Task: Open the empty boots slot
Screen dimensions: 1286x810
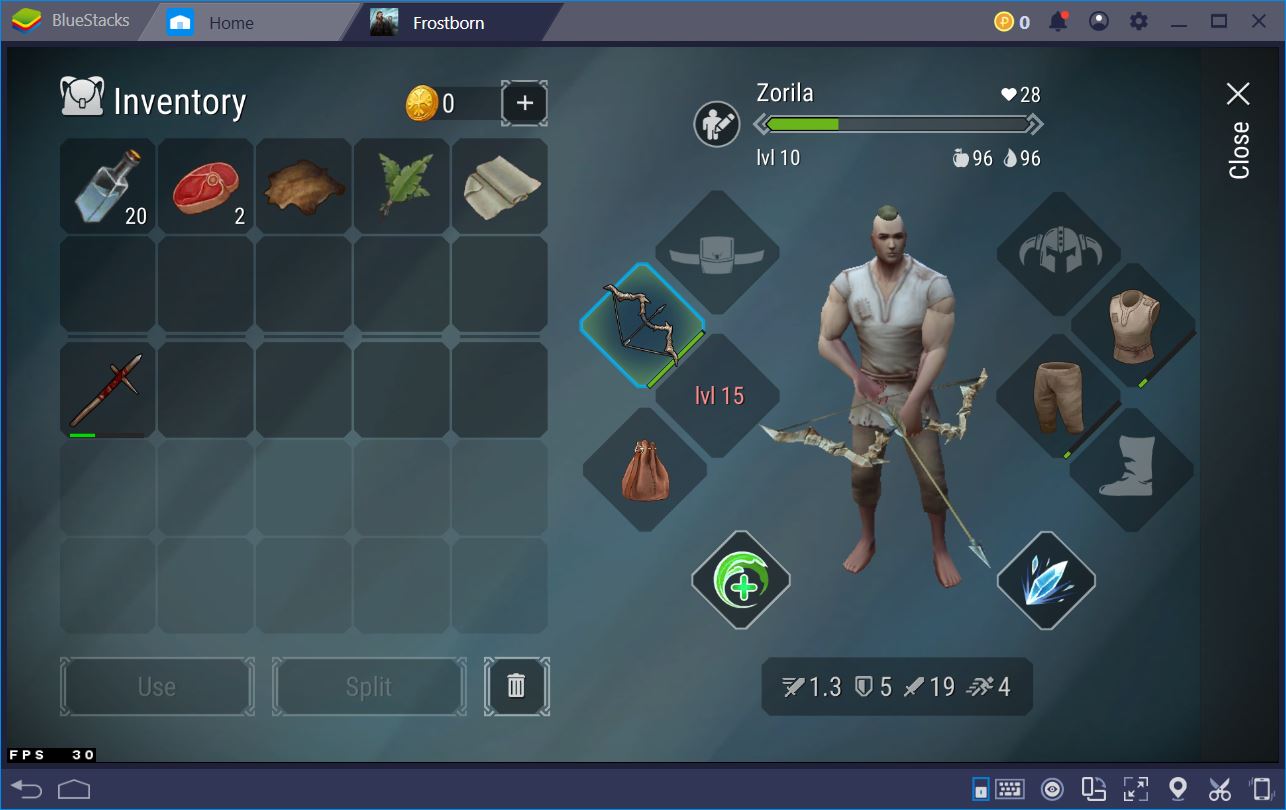Action: 1131,469
